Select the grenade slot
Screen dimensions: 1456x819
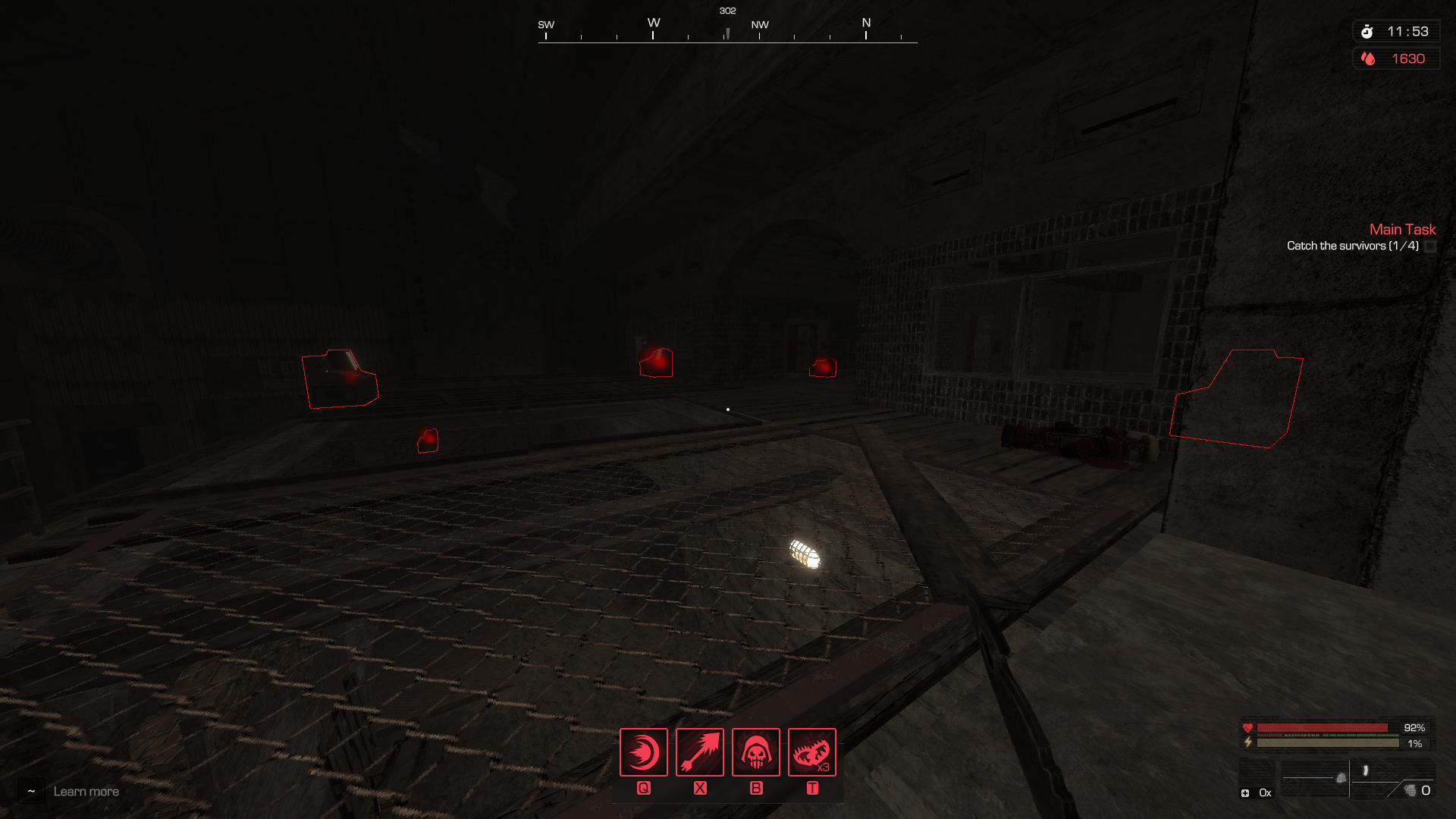(1411, 791)
